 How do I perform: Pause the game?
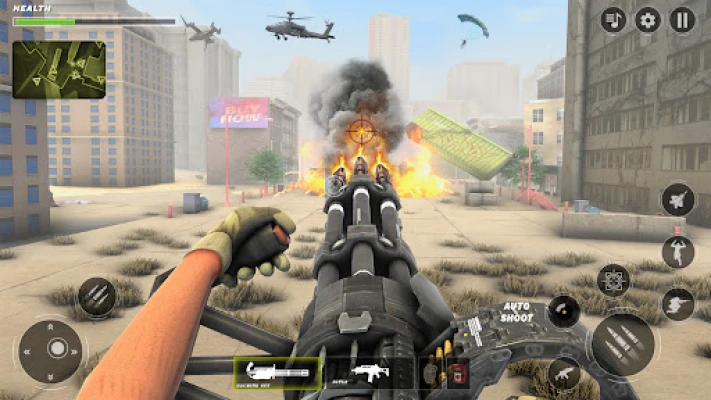pos(683,20)
